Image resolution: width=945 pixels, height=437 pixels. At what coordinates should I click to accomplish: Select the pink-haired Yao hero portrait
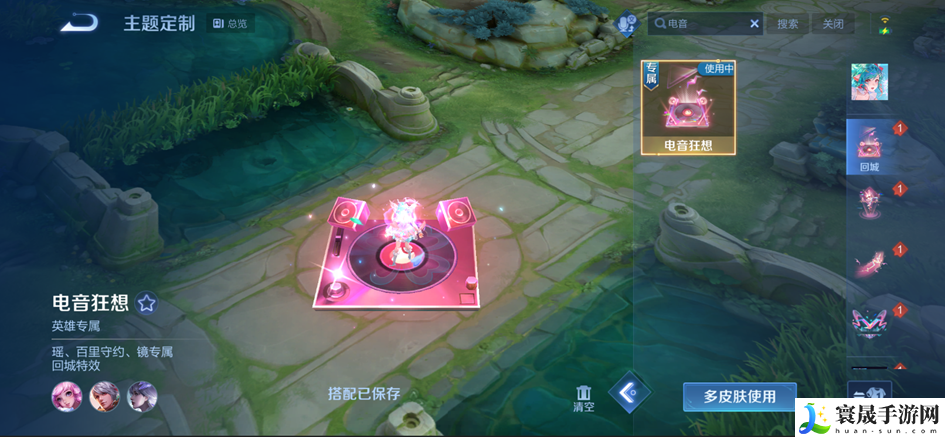(66, 397)
